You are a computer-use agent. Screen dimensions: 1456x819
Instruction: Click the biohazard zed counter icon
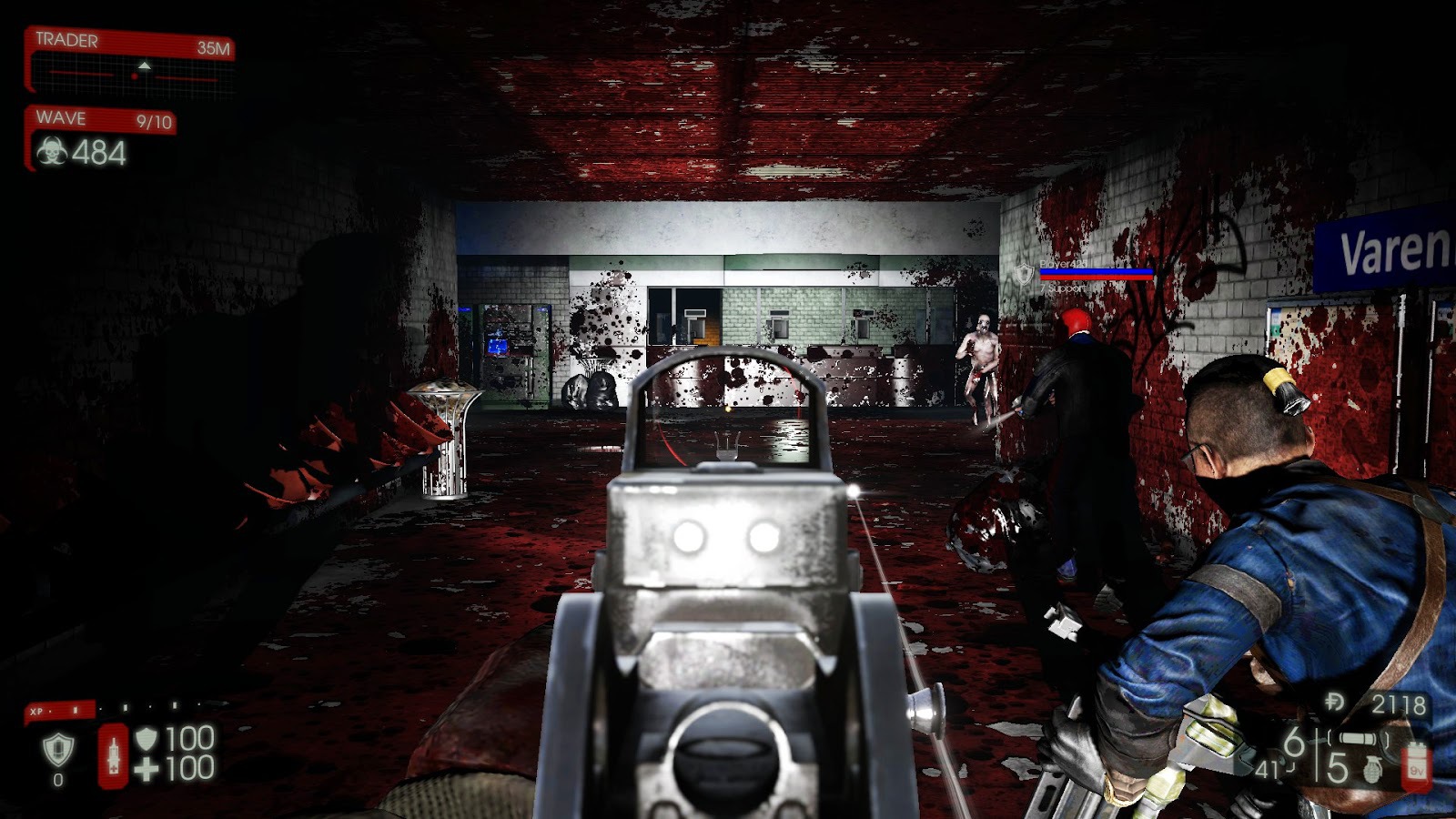[x=52, y=152]
